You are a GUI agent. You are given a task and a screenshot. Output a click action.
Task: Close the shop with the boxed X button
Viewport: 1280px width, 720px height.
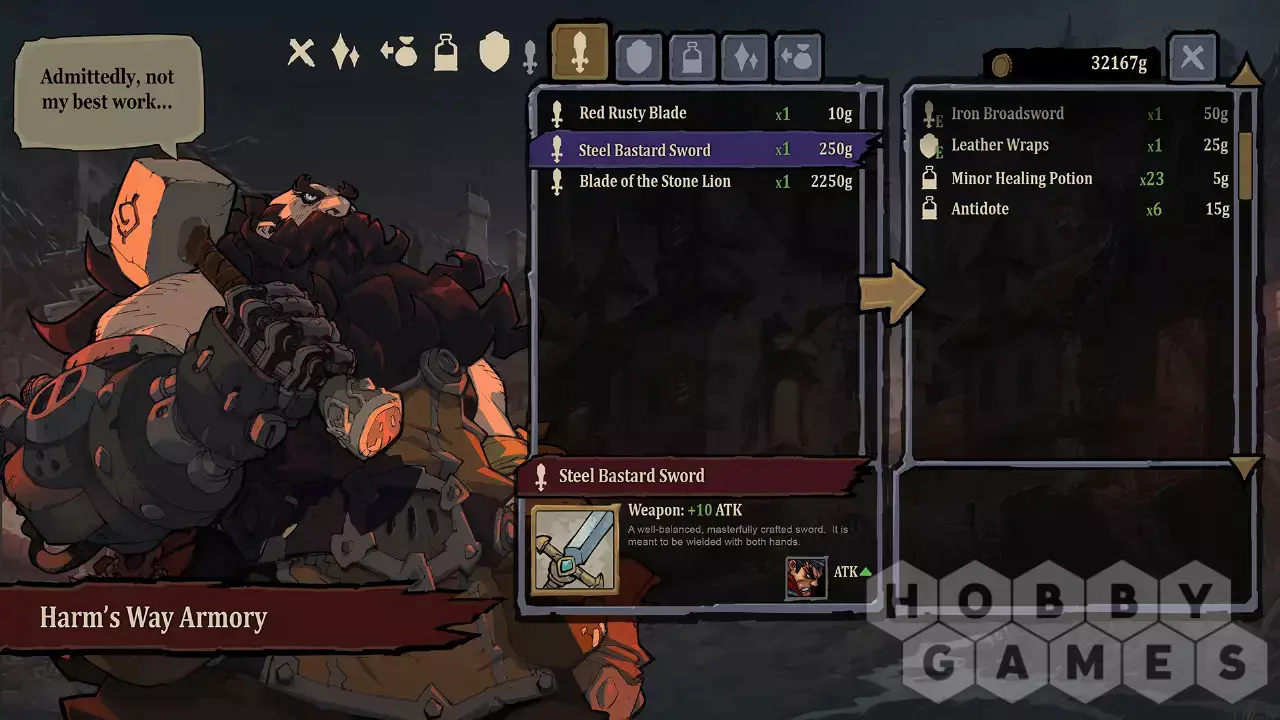(x=1192, y=57)
